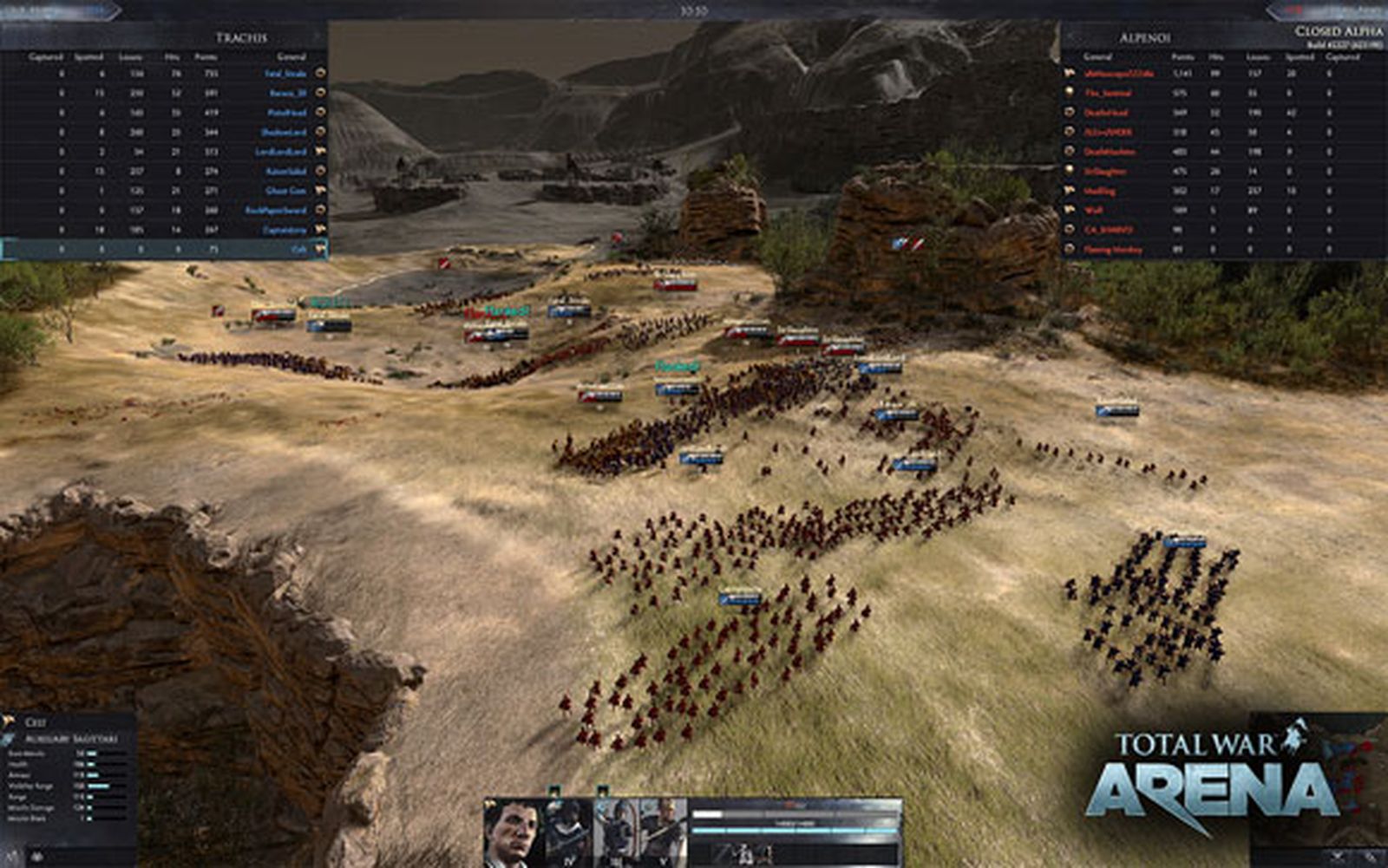Click the helmet icon beside Fatal_Strale's name
The height and width of the screenshot is (868, 1388).
tap(319, 74)
